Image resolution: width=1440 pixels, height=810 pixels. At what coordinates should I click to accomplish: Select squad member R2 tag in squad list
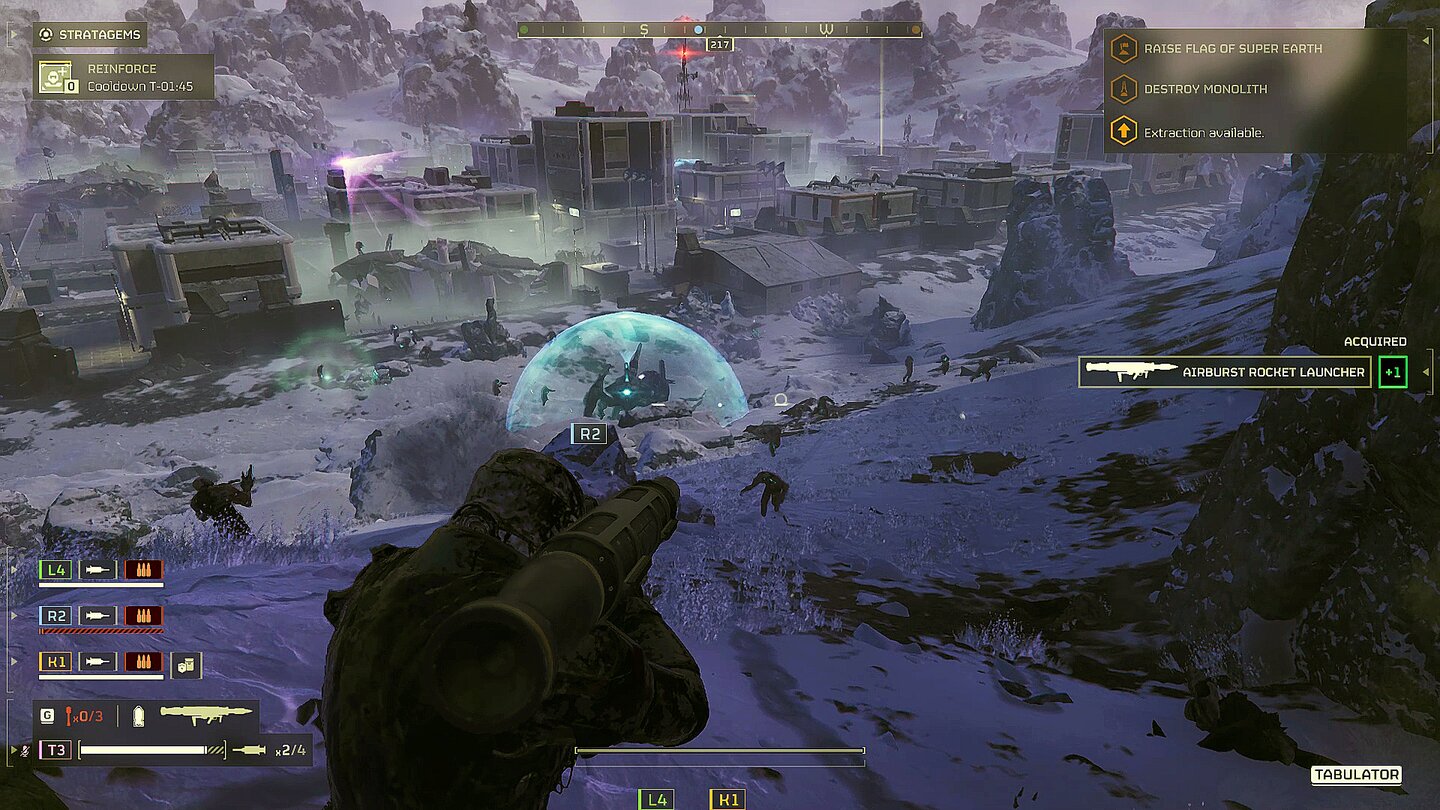(55, 615)
